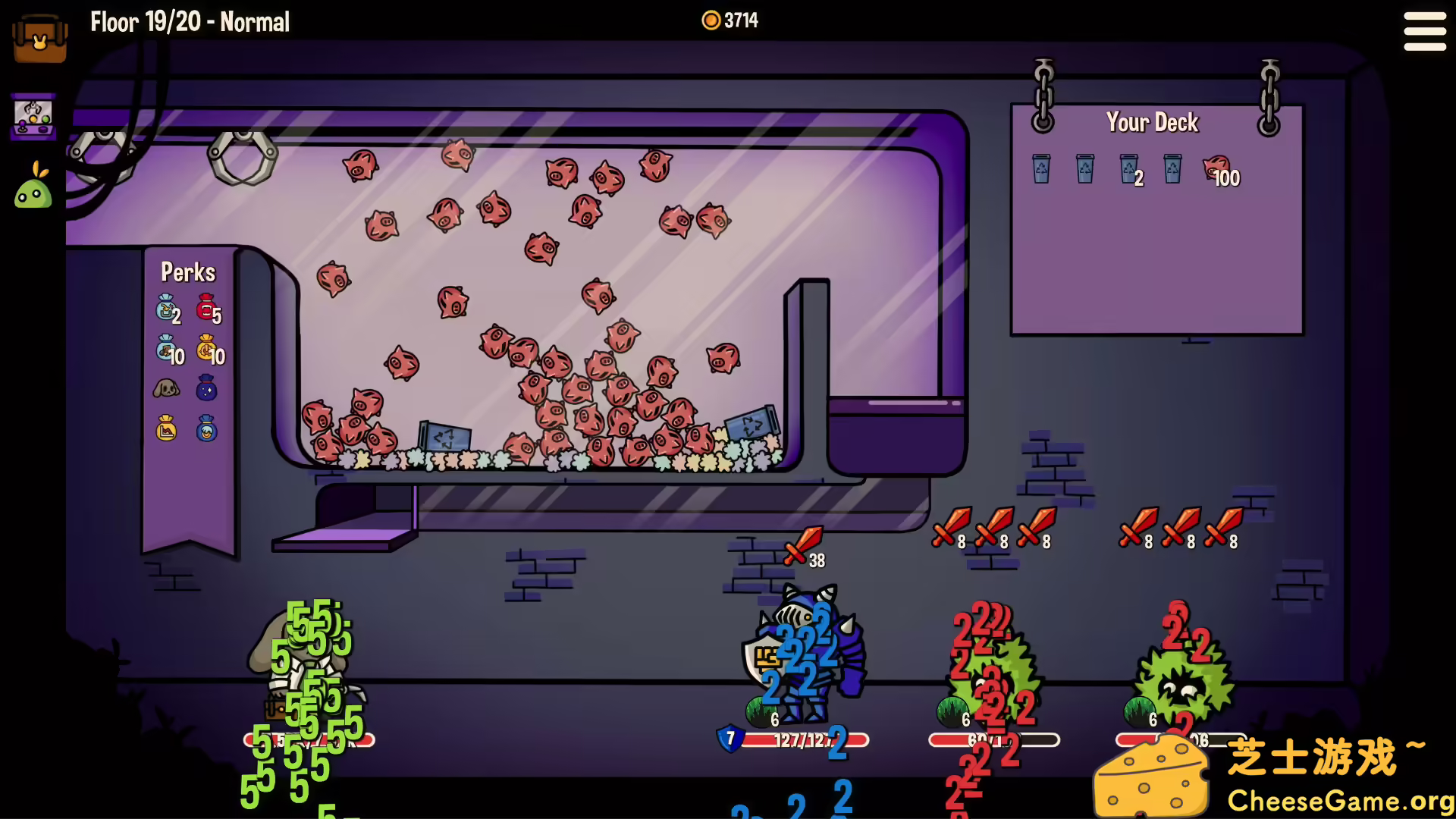Screen dimensions: 1456x819
Task: Select the yellow coin perk bag showing 10
Action: [x=205, y=351]
